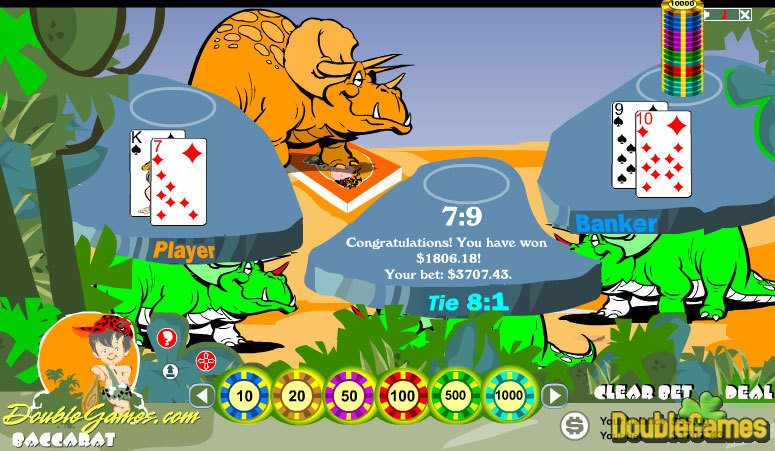Place a bet on the Player spot

click(x=170, y=104)
